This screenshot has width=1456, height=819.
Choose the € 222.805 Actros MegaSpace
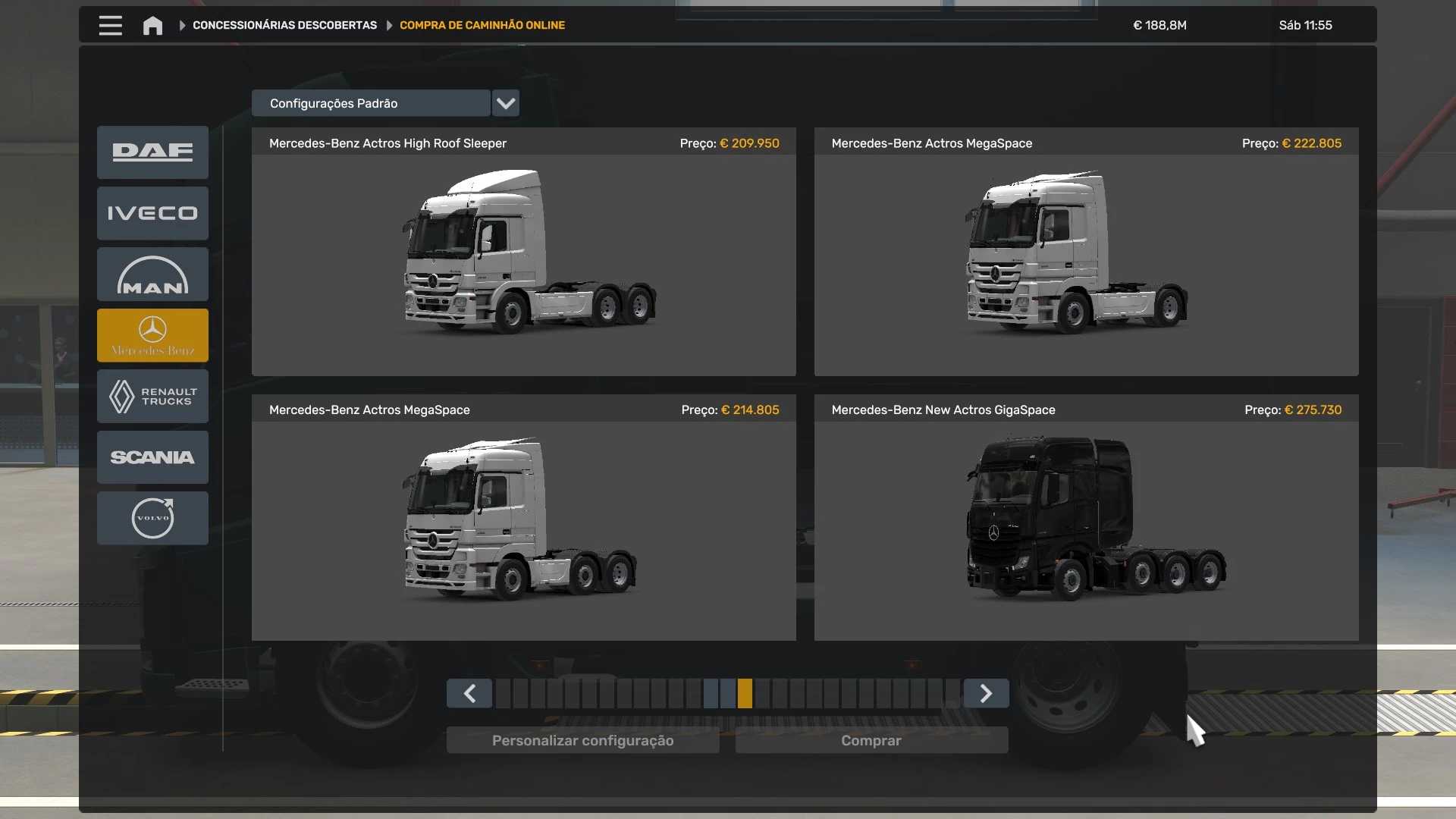[1086, 252]
